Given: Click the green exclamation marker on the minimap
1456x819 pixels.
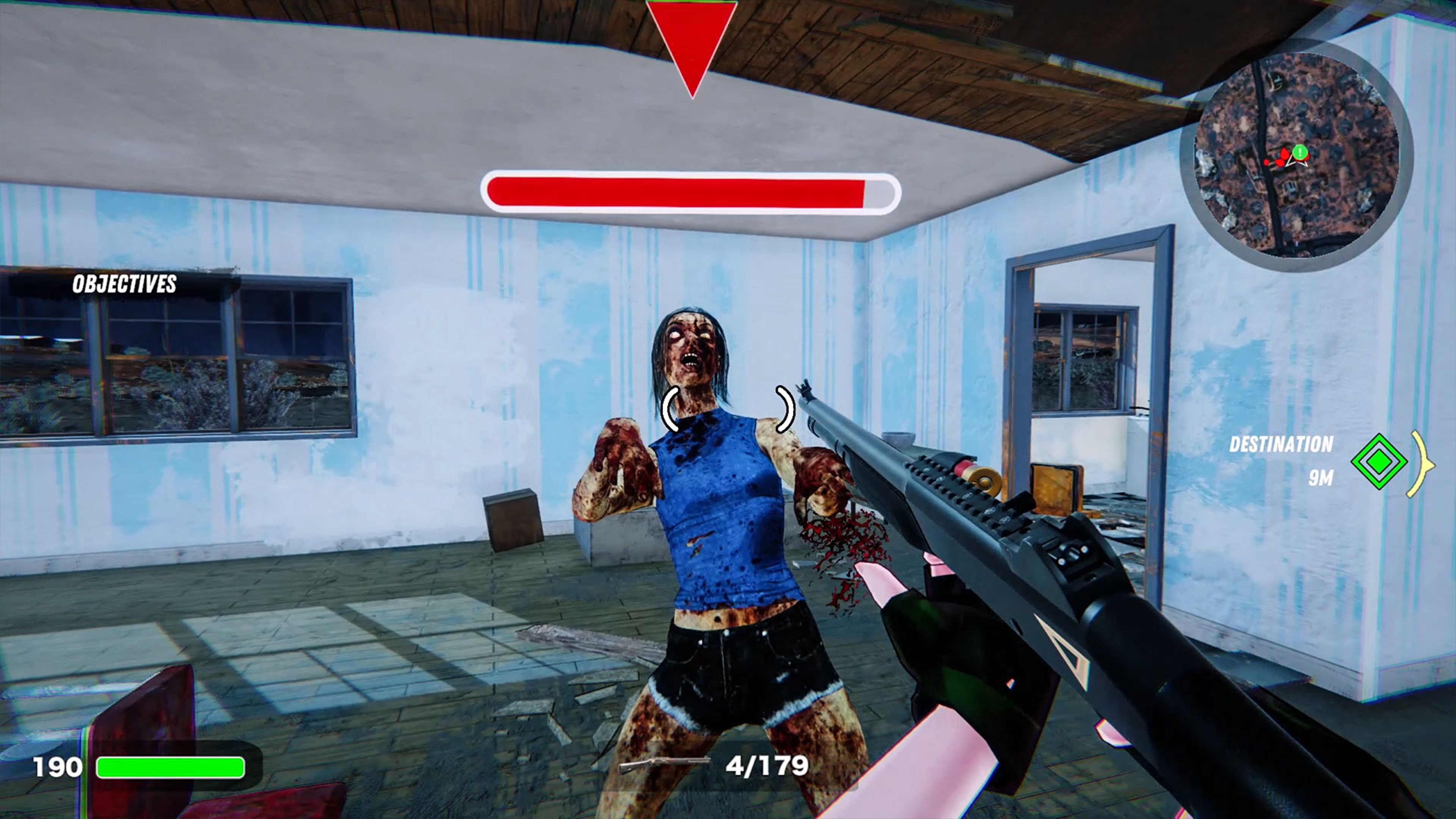Looking at the screenshot, I should pyautogui.click(x=1299, y=152).
